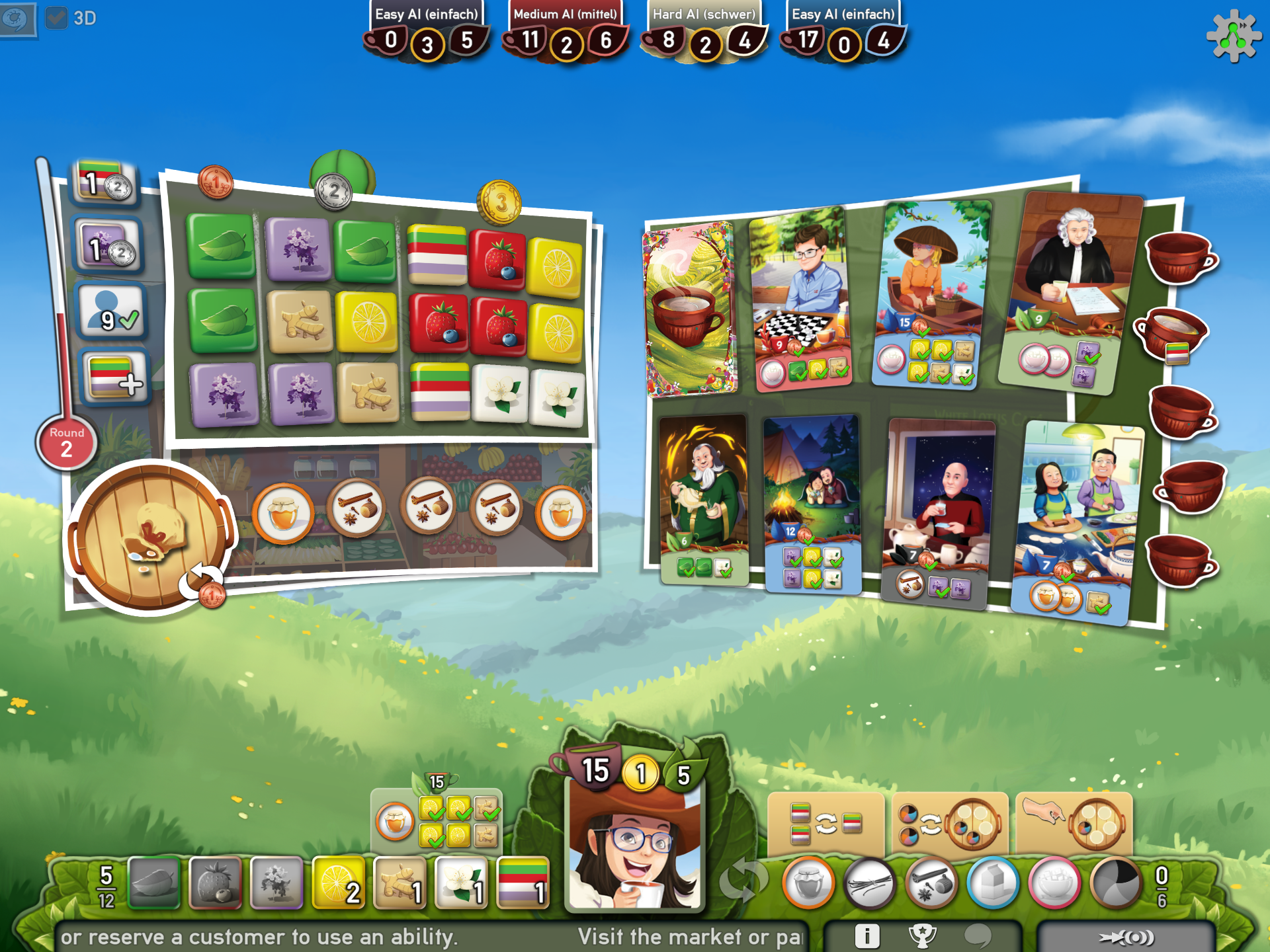Open the game info panel

(x=867, y=935)
